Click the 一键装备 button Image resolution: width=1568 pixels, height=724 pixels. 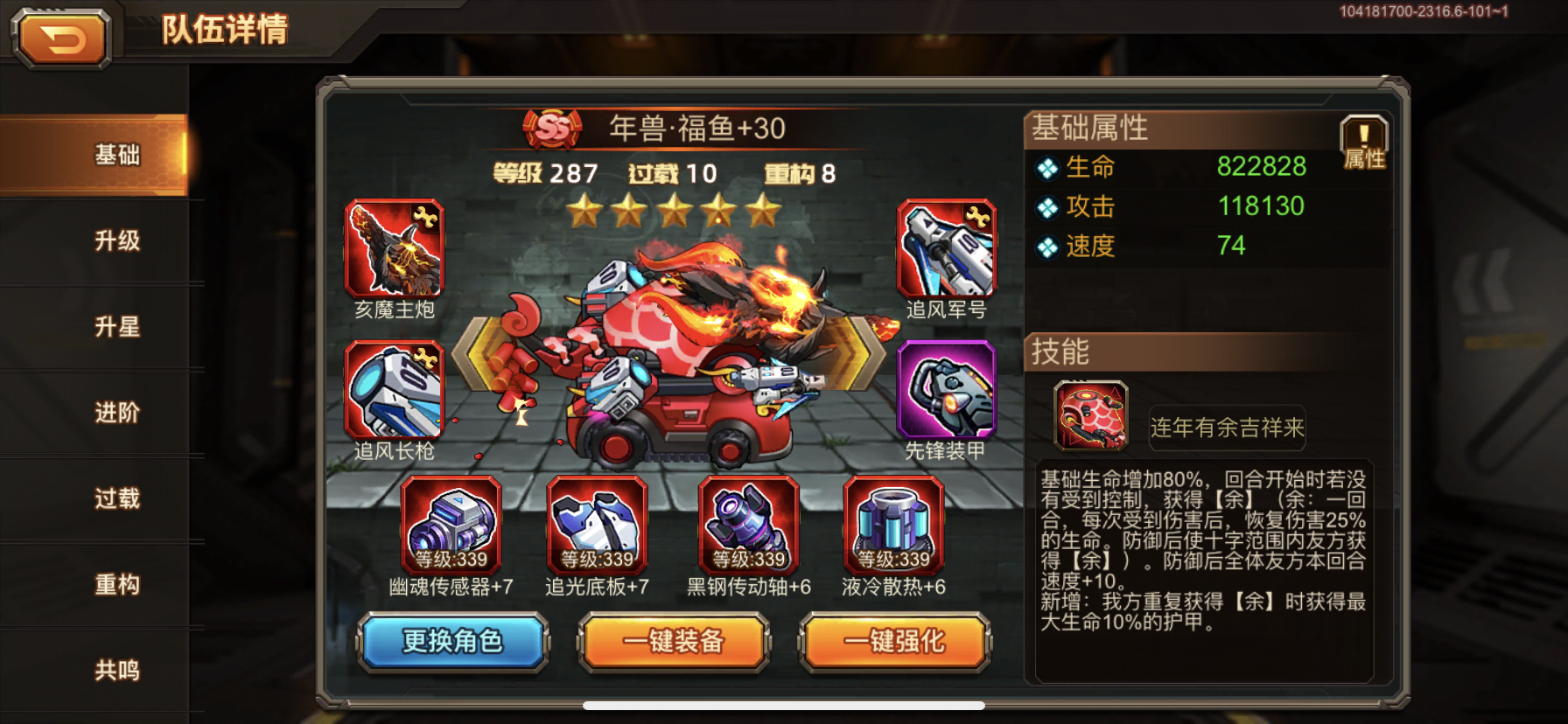[x=673, y=642]
